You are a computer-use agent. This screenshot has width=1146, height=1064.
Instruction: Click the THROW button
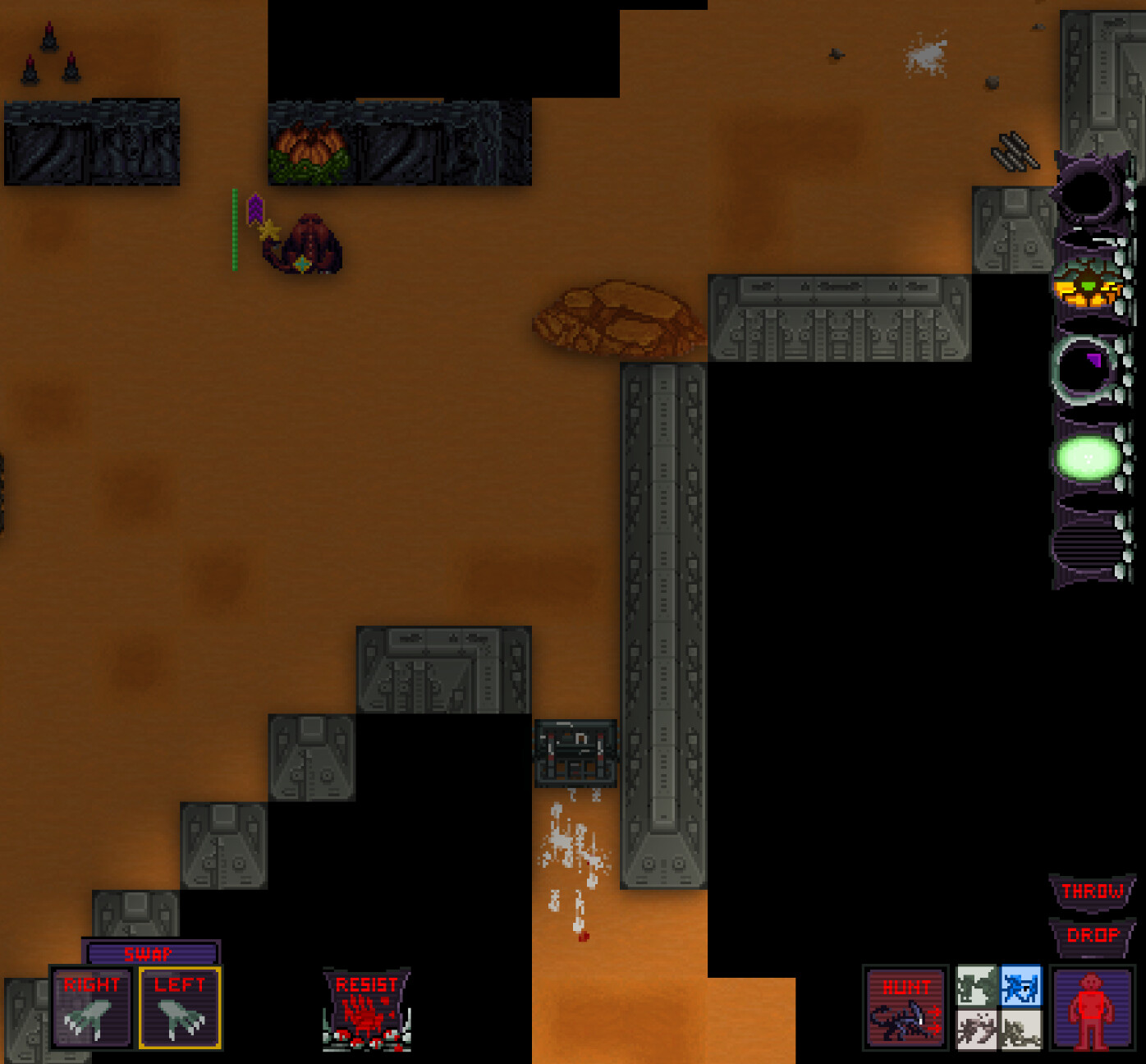pyautogui.click(x=1092, y=892)
